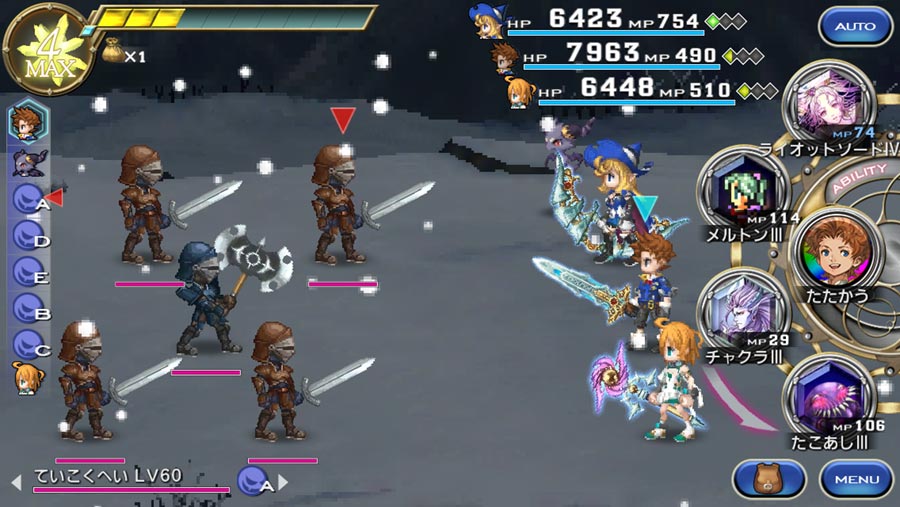Switch target with the right arrow

[x=283, y=483]
